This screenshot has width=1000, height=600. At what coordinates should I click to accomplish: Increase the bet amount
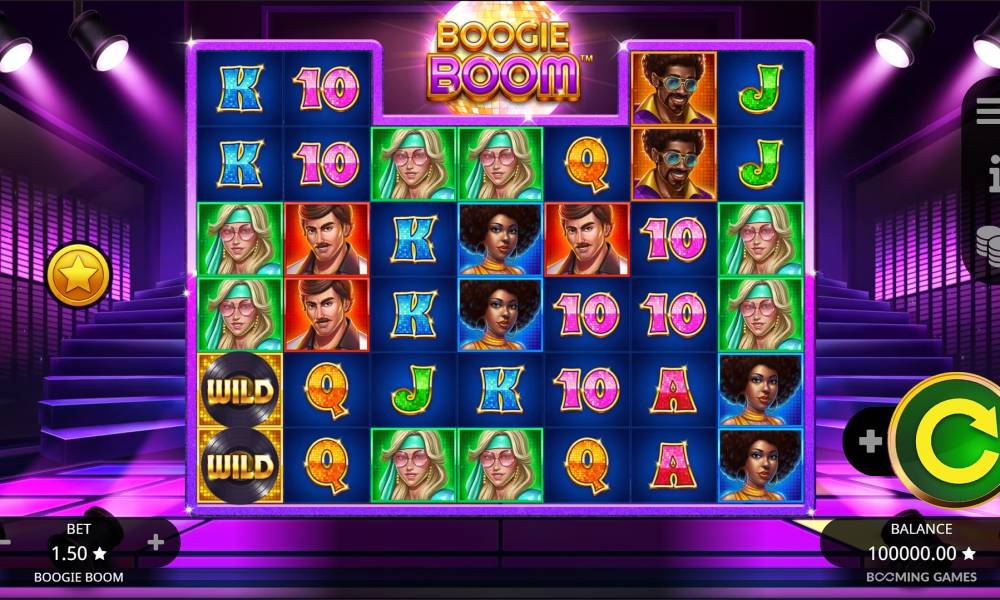(x=155, y=543)
